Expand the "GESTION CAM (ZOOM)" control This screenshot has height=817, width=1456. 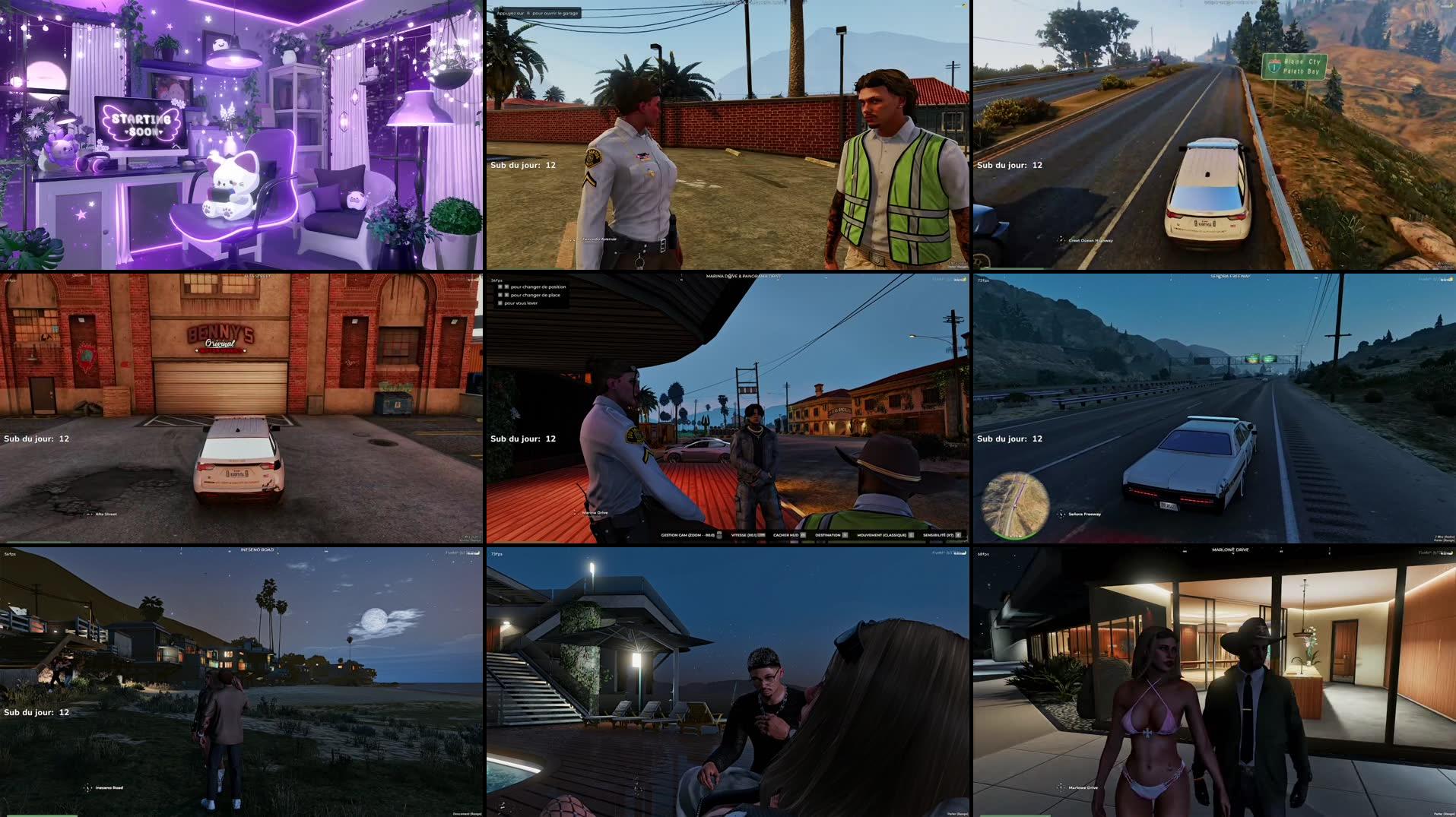coord(720,534)
